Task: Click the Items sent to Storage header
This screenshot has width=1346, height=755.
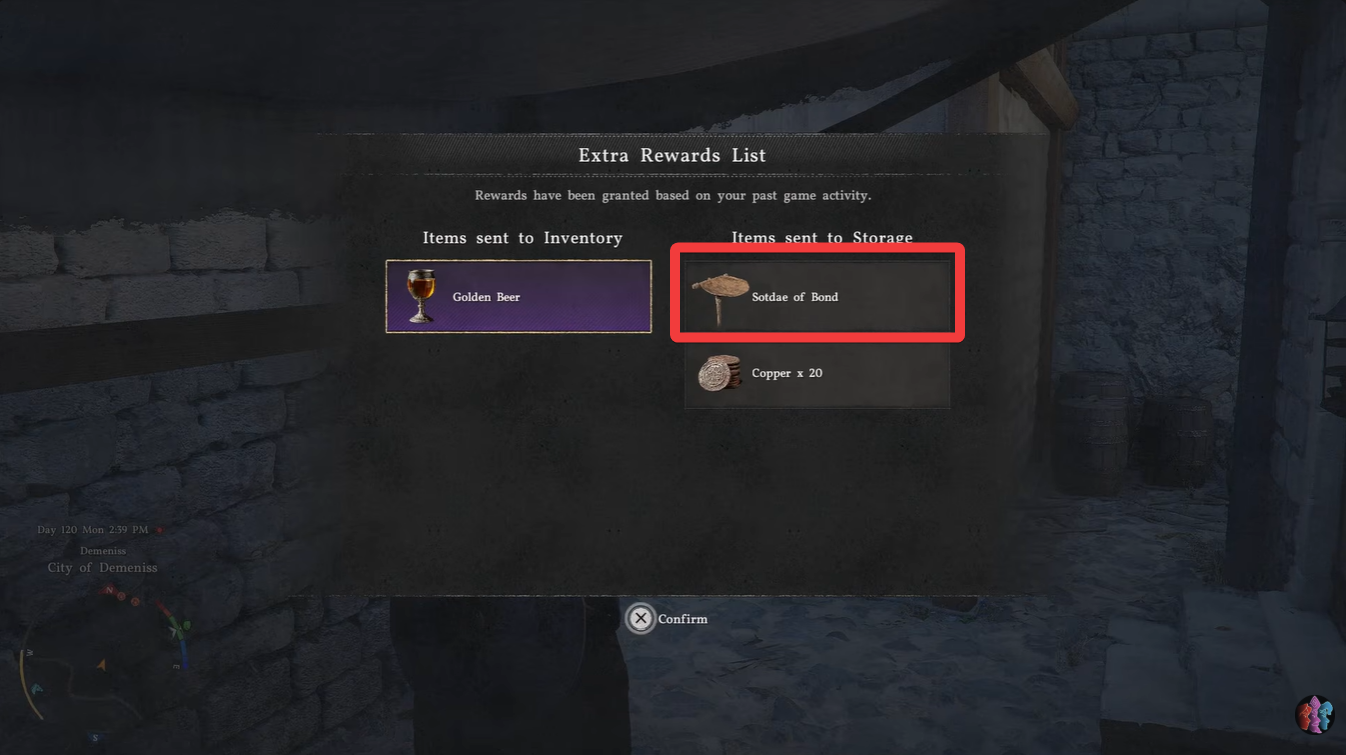Action: pyautogui.click(x=821, y=238)
